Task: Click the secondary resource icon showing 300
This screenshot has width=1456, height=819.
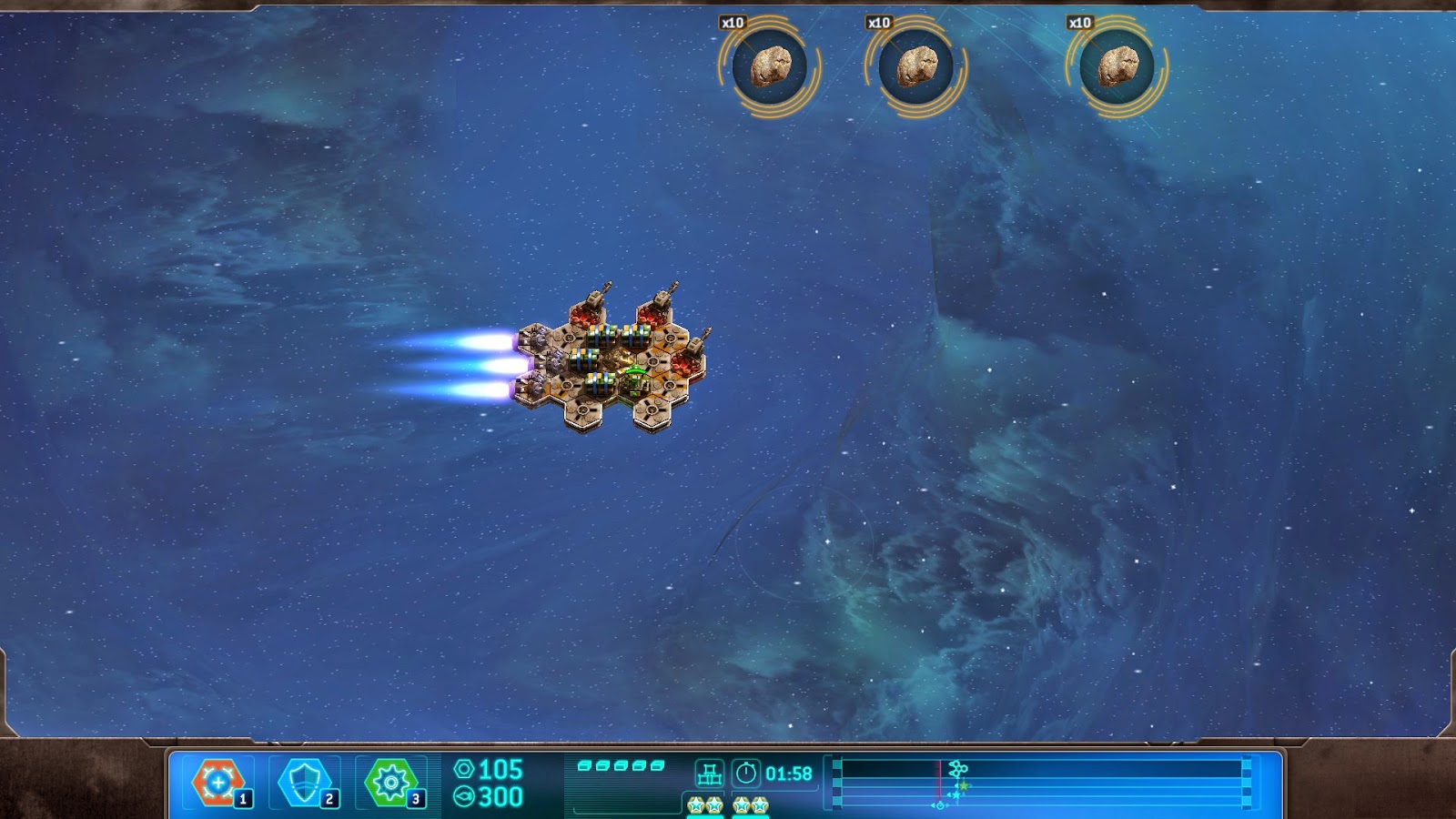Action: click(466, 795)
